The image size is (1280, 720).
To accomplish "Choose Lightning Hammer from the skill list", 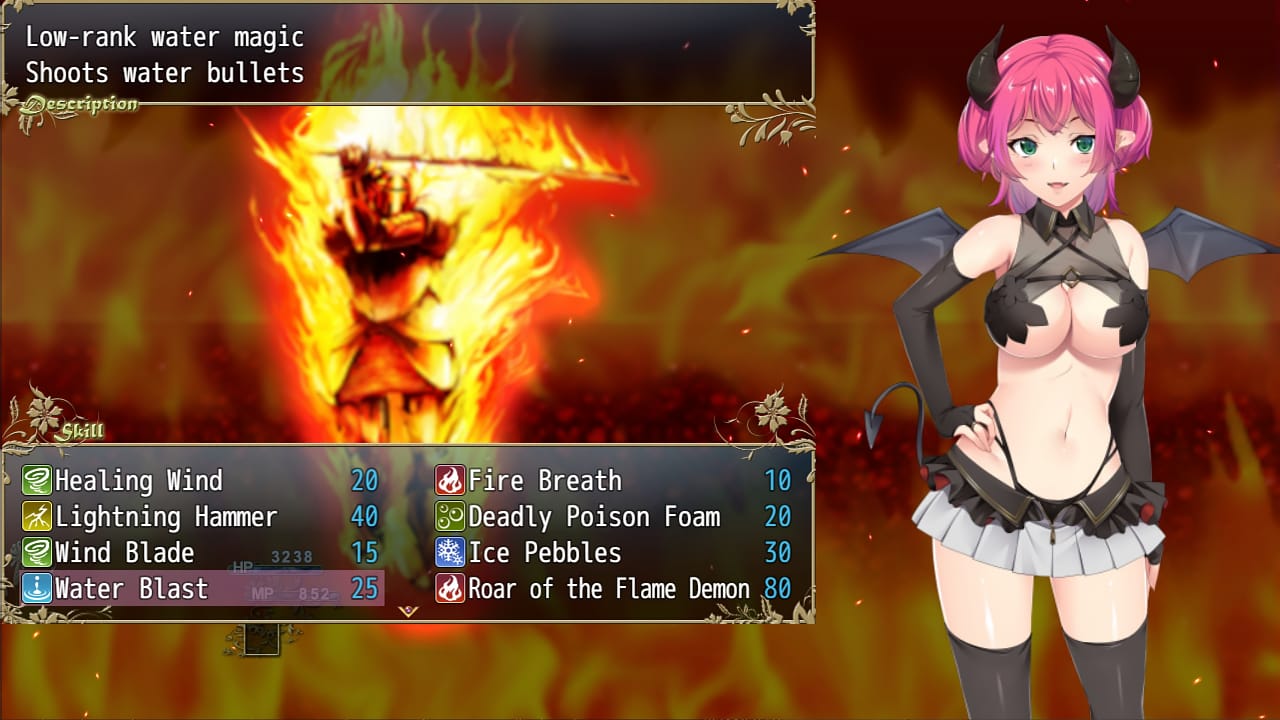I will pos(200,517).
